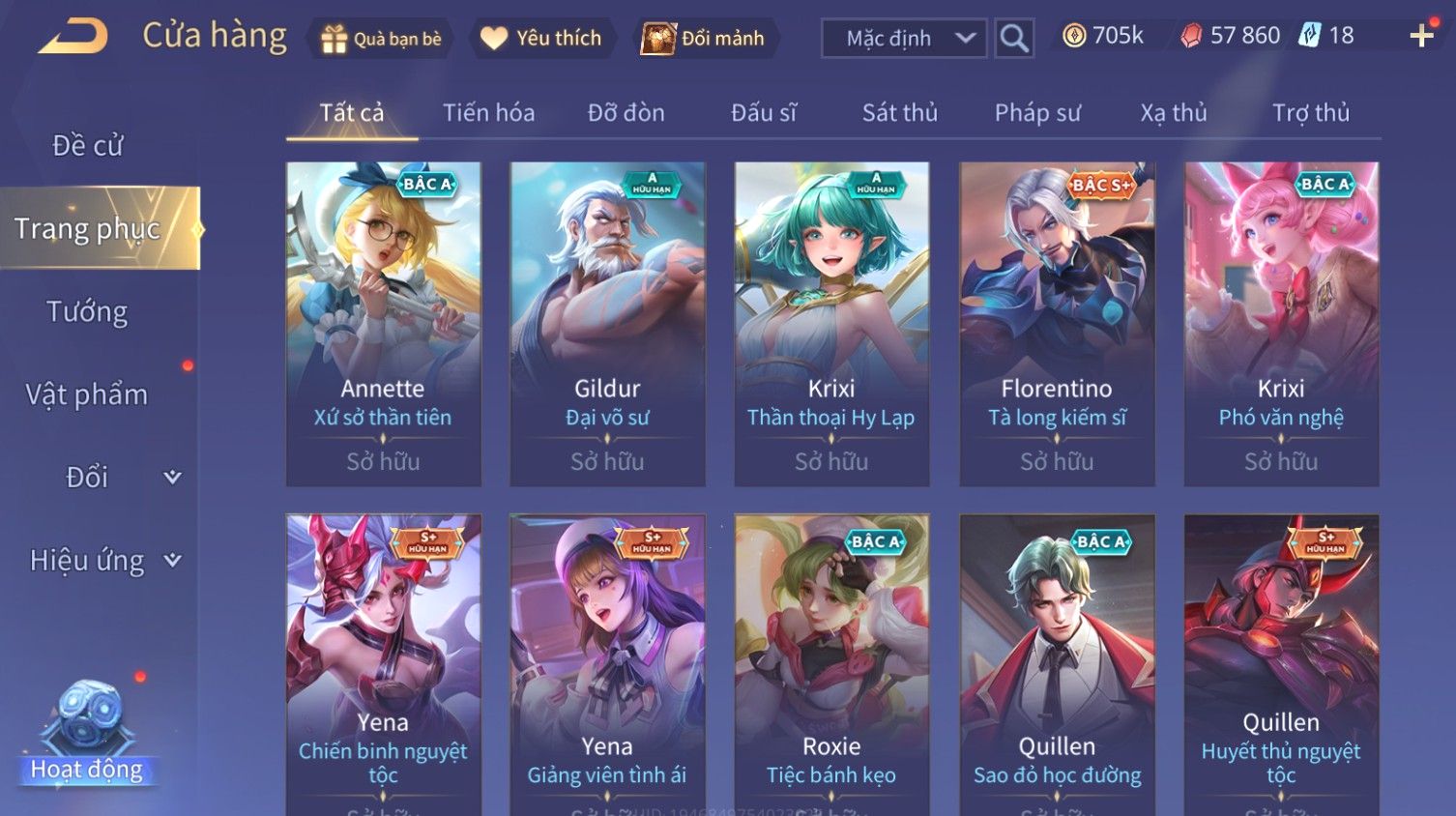Go to the Tướng heroes section
Image resolution: width=1456 pixels, height=816 pixels.
click(x=87, y=312)
